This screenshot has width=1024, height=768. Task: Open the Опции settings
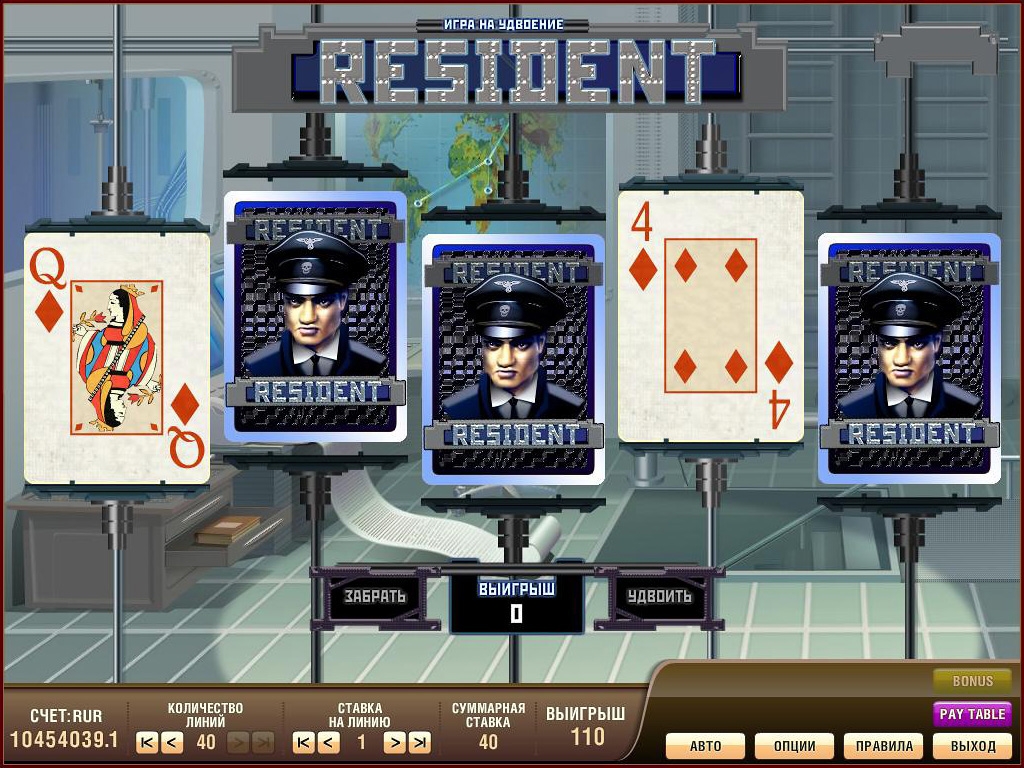pyautogui.click(x=794, y=746)
